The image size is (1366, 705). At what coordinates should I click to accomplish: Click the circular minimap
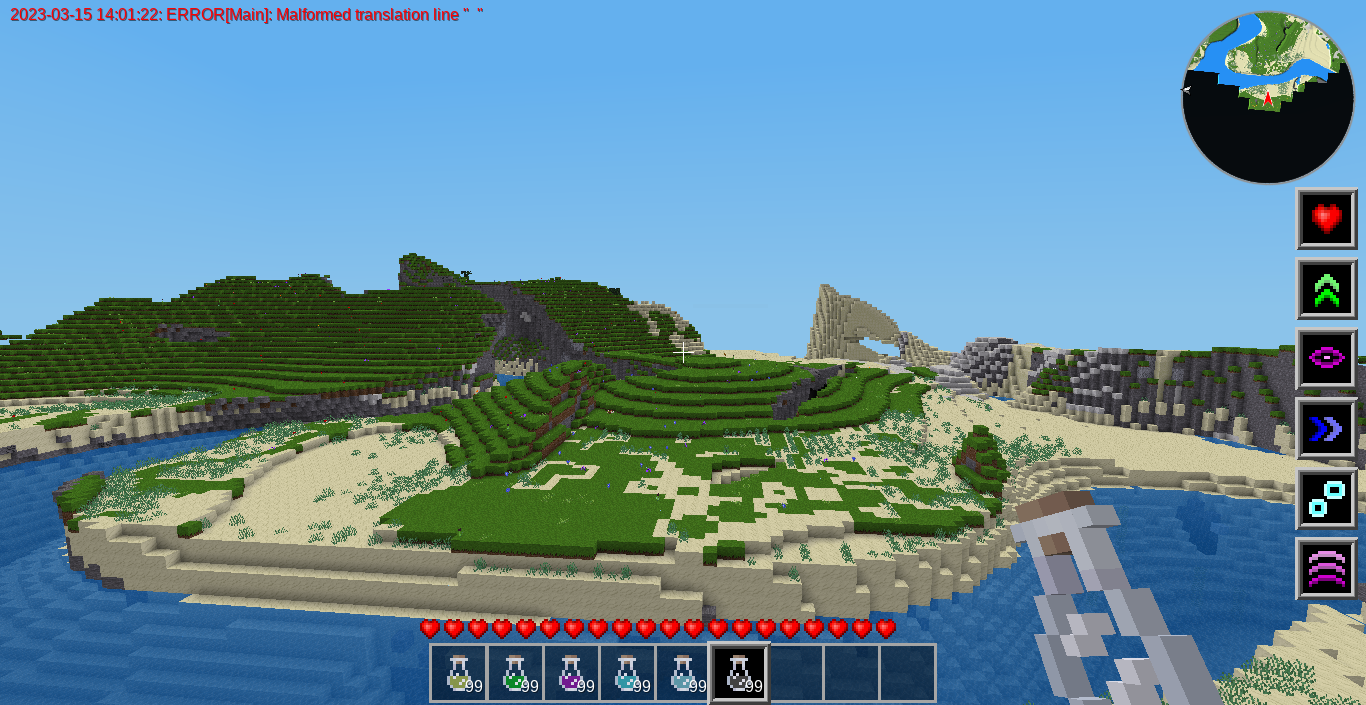pyautogui.click(x=1268, y=98)
